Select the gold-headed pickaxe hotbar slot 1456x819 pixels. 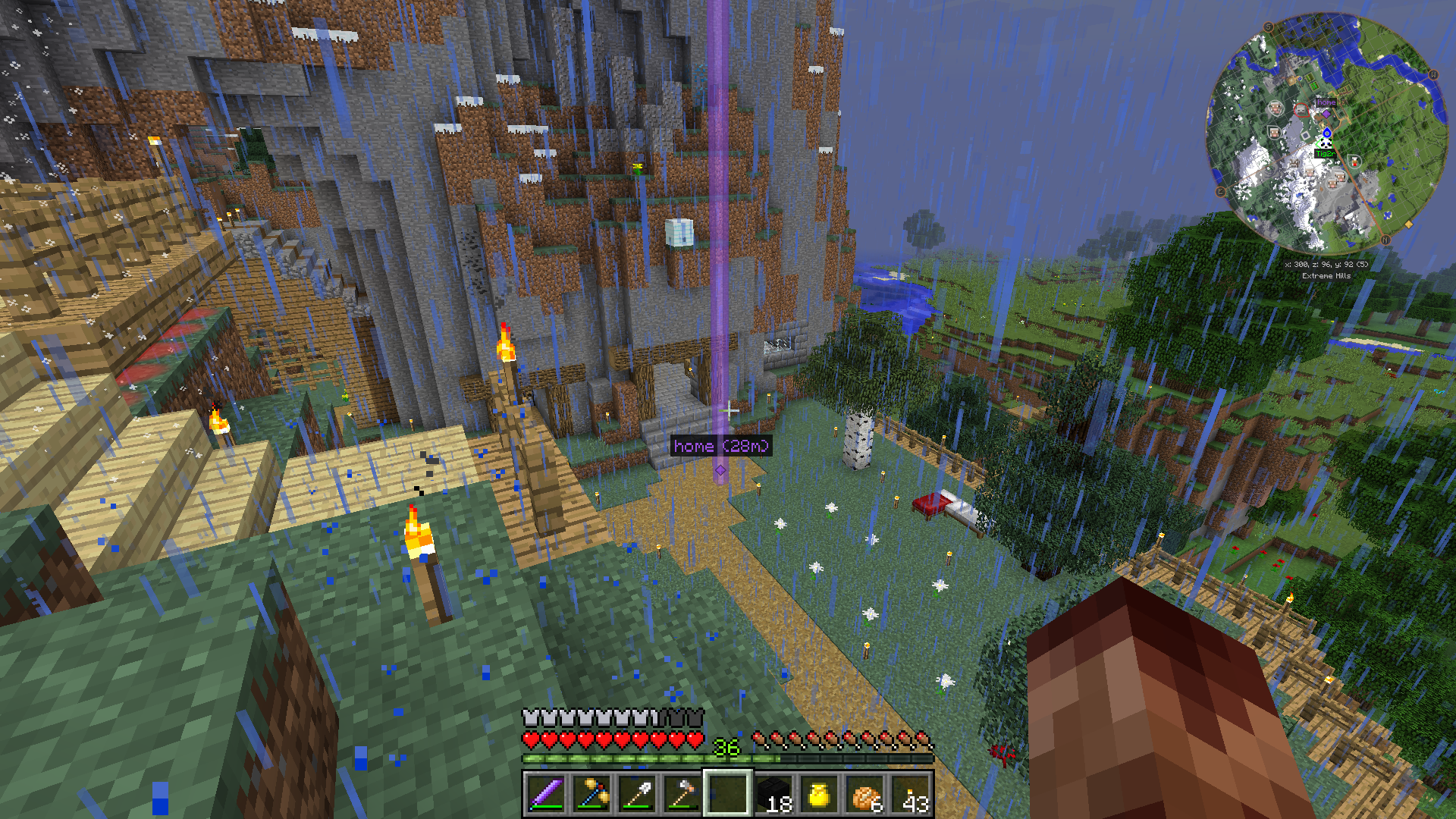tap(591, 794)
